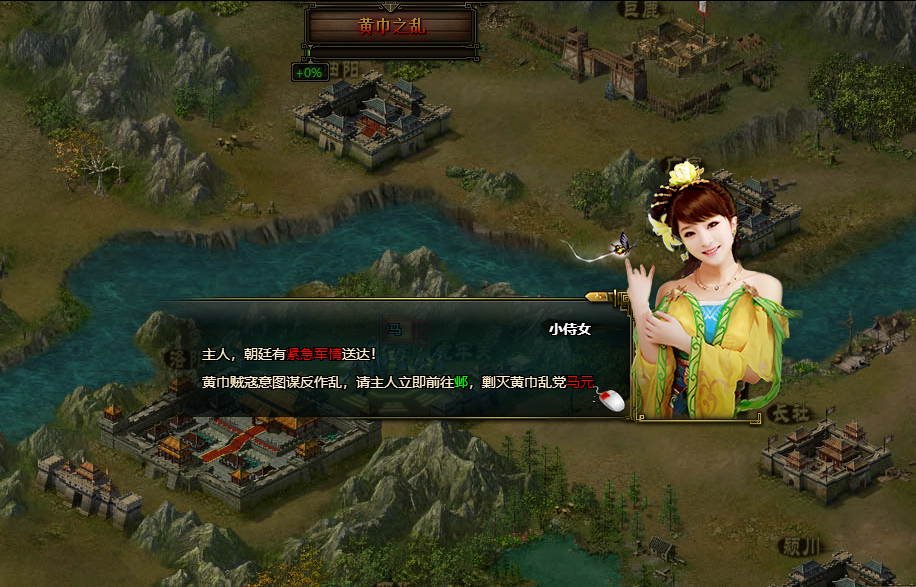916x587 pixels.
Task: Click the green 邺 link in dialogue
Action: coord(461,381)
